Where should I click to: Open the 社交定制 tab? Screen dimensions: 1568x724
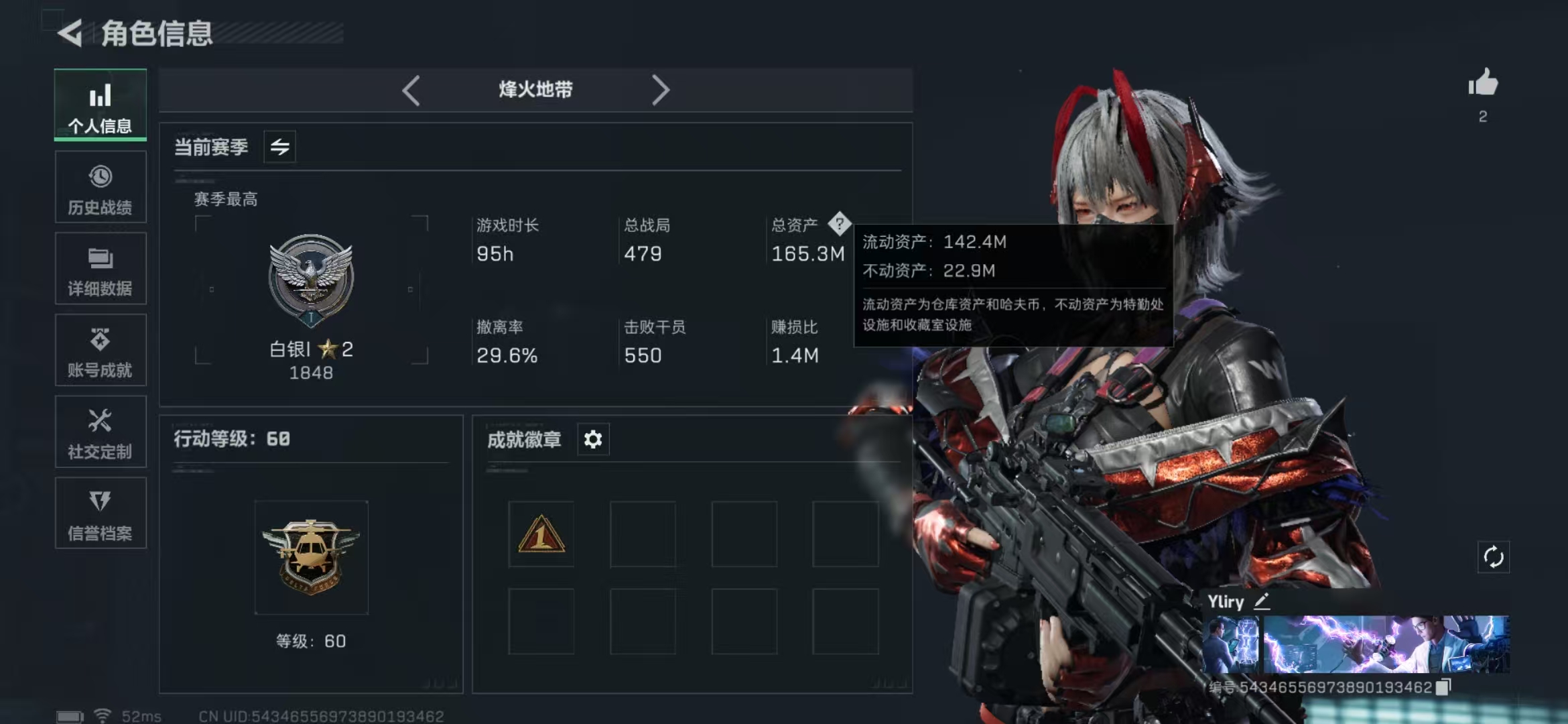pos(101,432)
